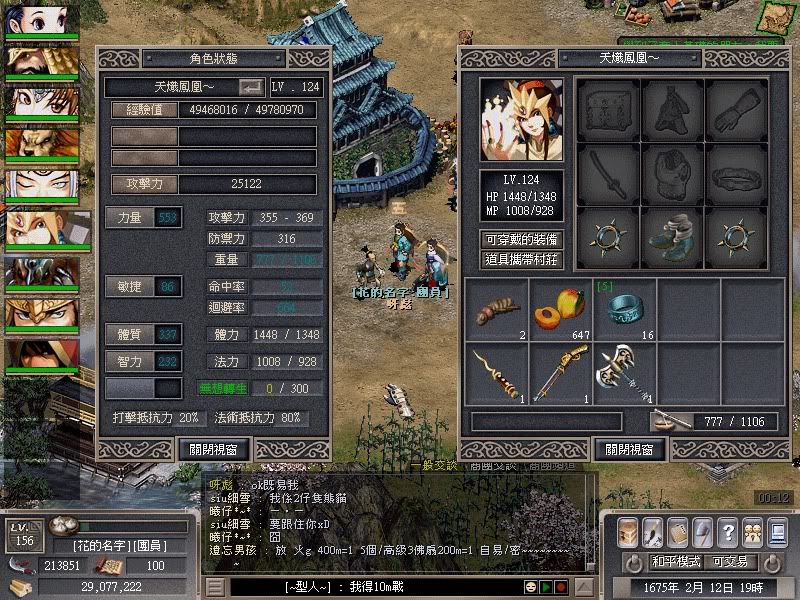The image size is (800, 600).
Task: Close the character status window
Action: [x=213, y=450]
